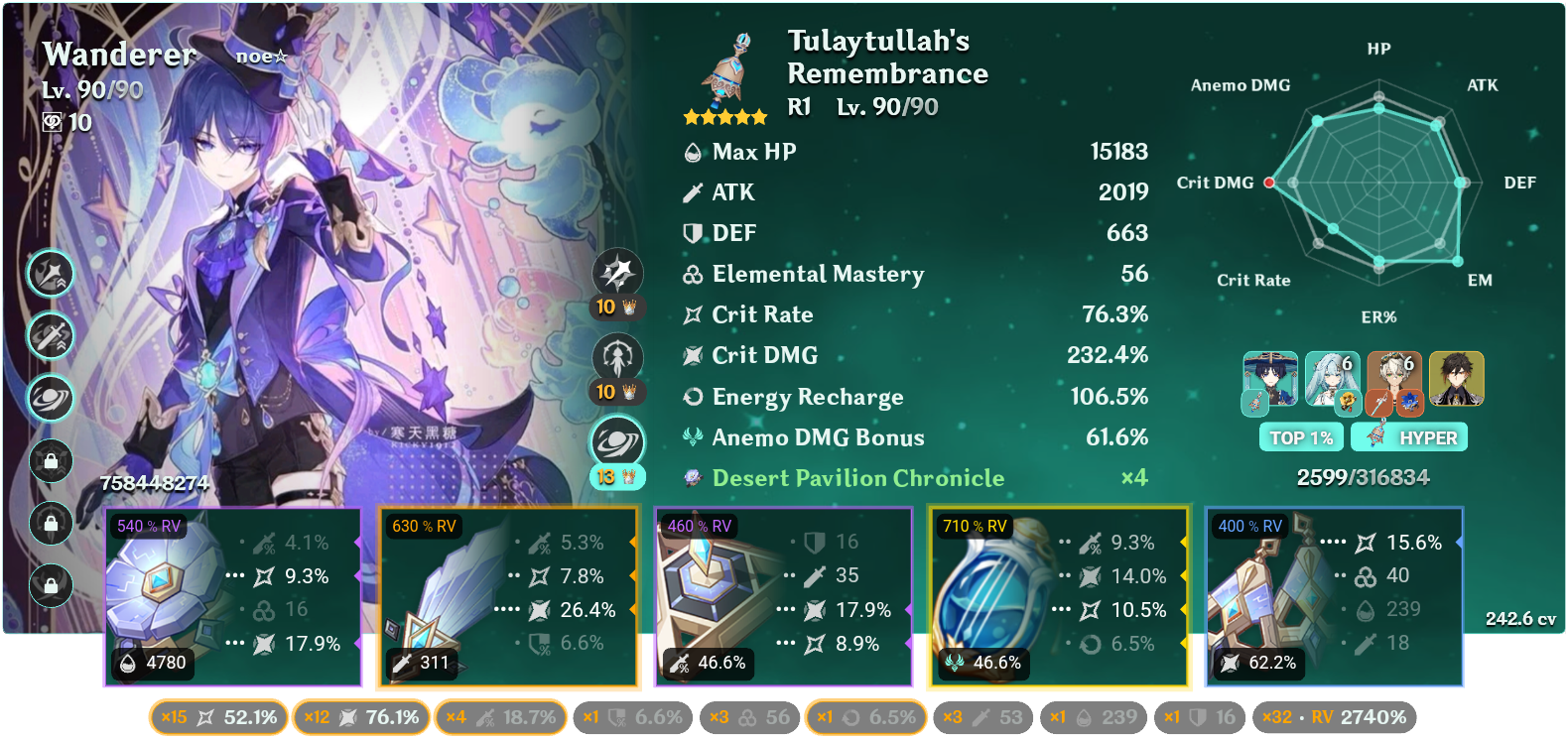The height and width of the screenshot is (741, 1568).
Task: Toggle the first locked constellation slot
Action: pos(50,461)
